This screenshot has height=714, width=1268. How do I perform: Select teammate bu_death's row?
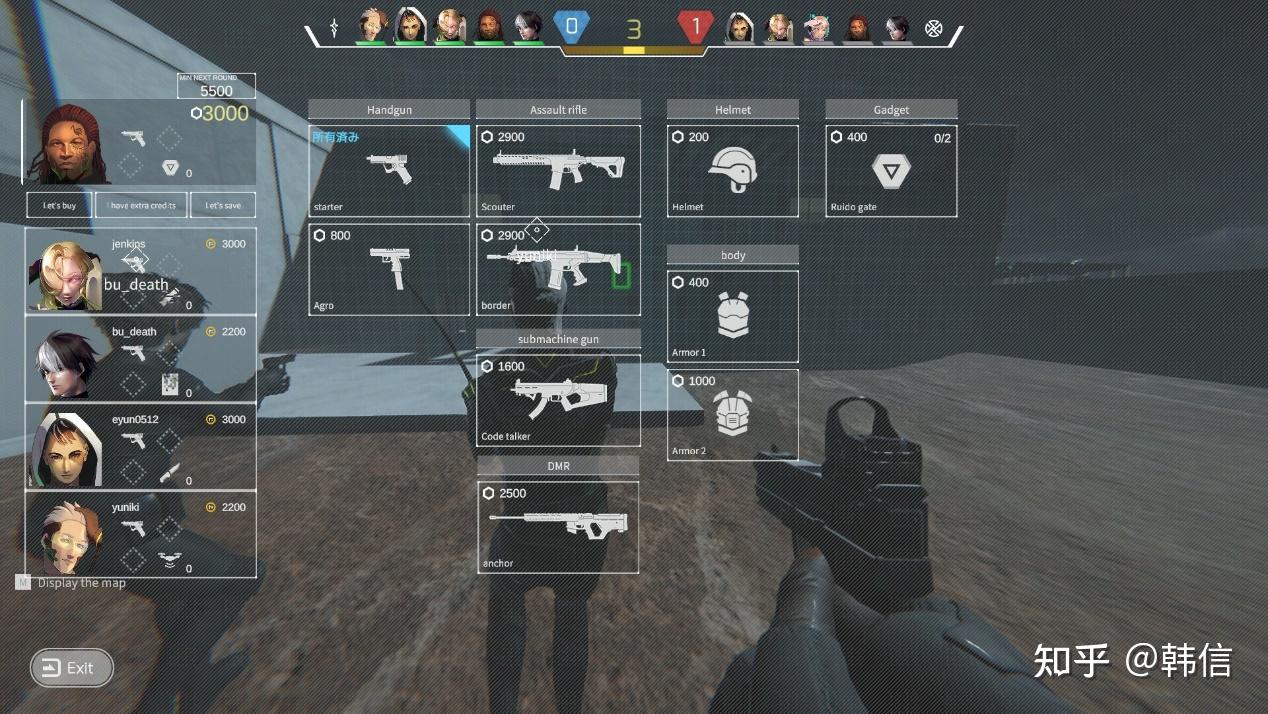tap(140, 359)
